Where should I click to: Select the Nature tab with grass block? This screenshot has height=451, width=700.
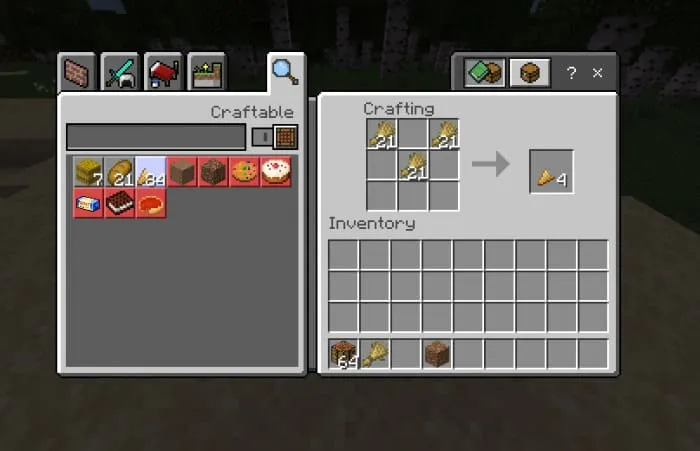pyautogui.click(x=207, y=72)
